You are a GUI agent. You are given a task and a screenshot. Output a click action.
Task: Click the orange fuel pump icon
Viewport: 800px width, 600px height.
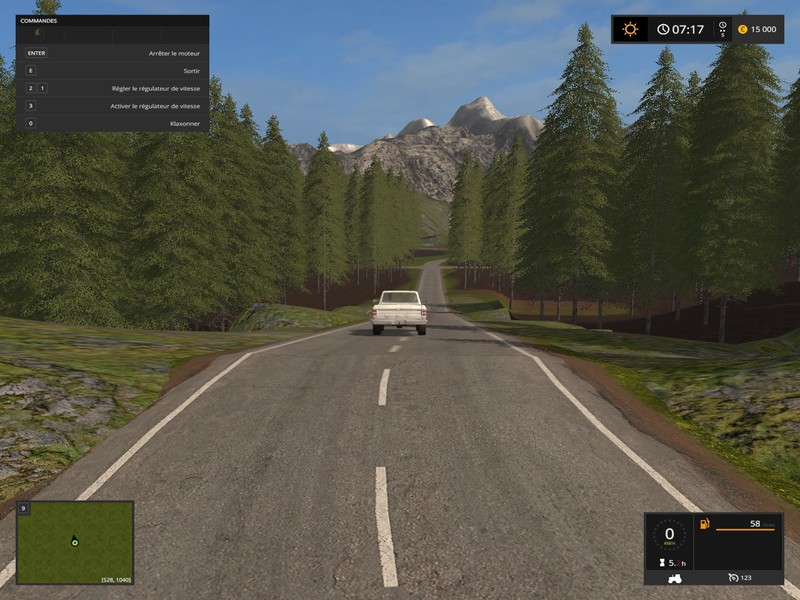click(705, 524)
